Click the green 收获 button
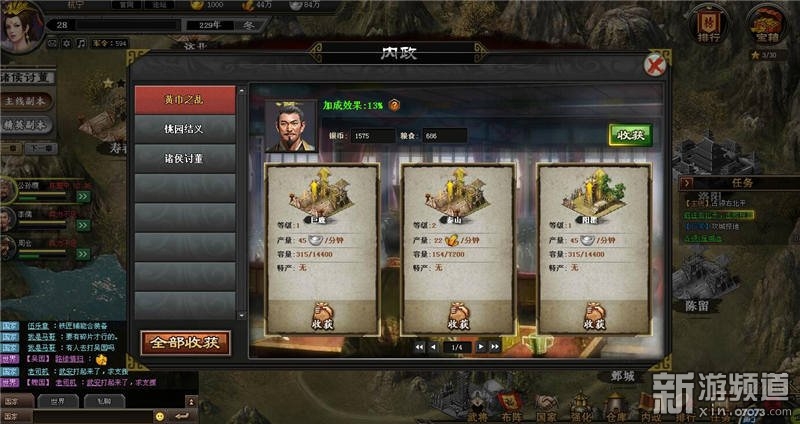Image resolution: width=800 pixels, height=424 pixels. [631, 135]
